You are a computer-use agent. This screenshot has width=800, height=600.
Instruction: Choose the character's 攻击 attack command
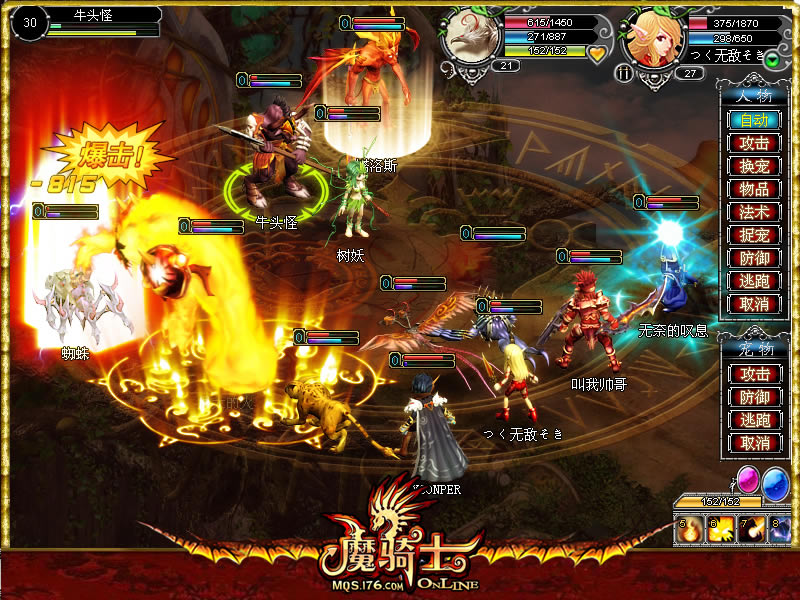click(x=754, y=143)
